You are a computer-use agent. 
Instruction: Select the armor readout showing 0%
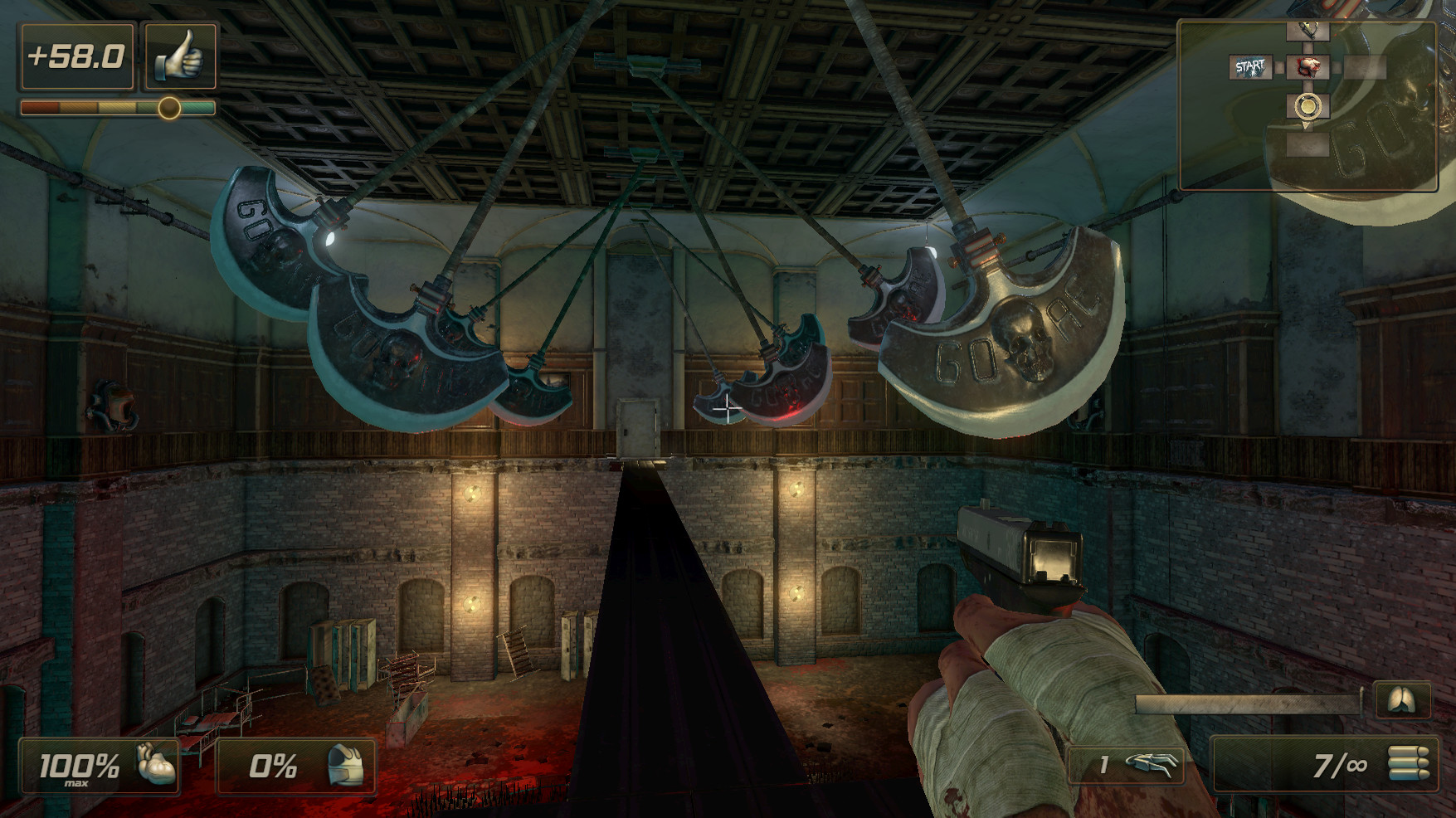[x=274, y=766]
